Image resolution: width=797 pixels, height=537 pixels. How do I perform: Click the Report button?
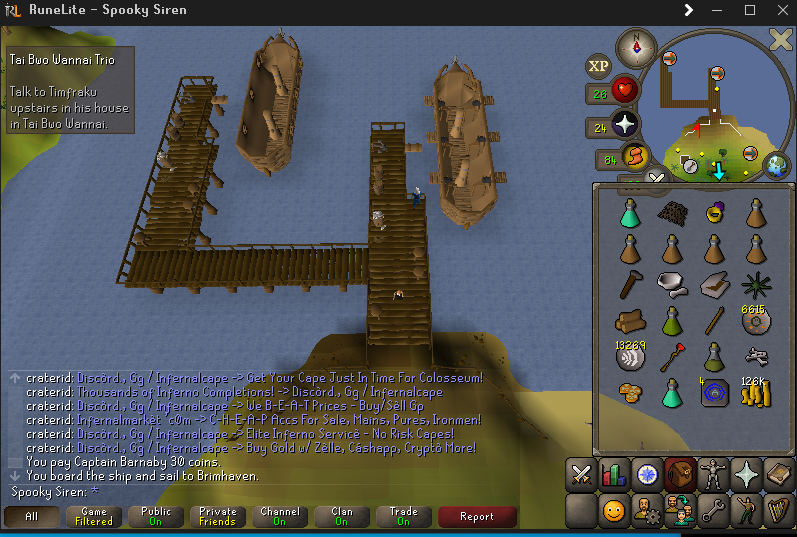click(x=477, y=517)
